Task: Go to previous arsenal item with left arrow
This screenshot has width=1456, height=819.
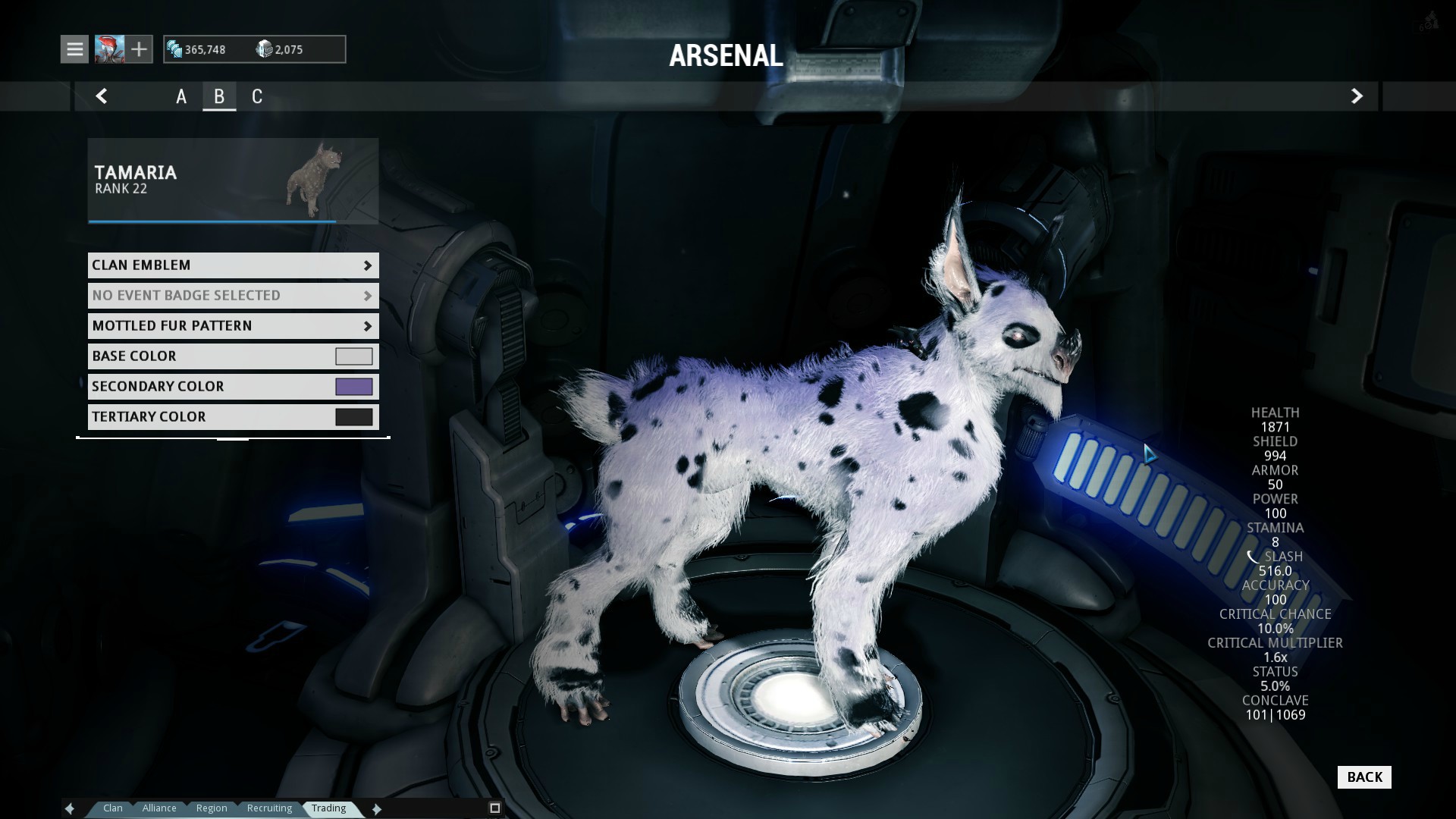Action: click(x=102, y=96)
